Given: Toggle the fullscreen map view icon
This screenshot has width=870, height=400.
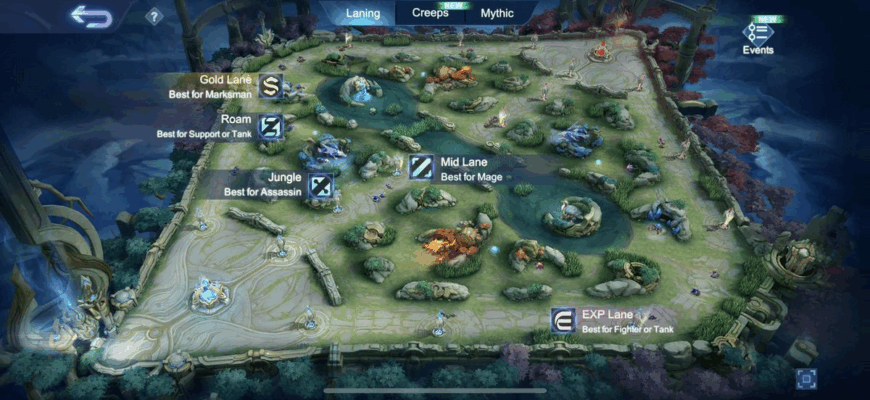Looking at the screenshot, I should pyautogui.click(x=806, y=378).
